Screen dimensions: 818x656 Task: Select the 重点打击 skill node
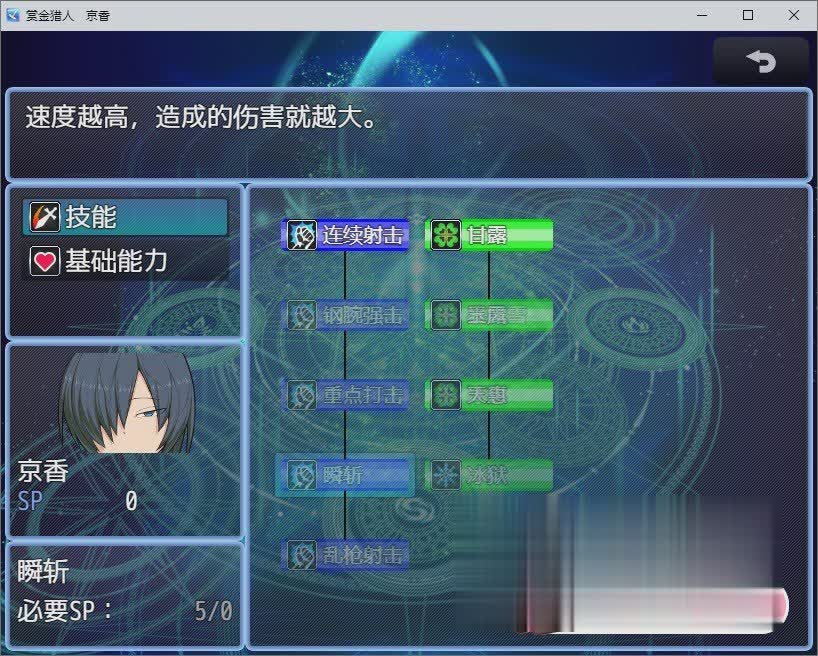347,395
